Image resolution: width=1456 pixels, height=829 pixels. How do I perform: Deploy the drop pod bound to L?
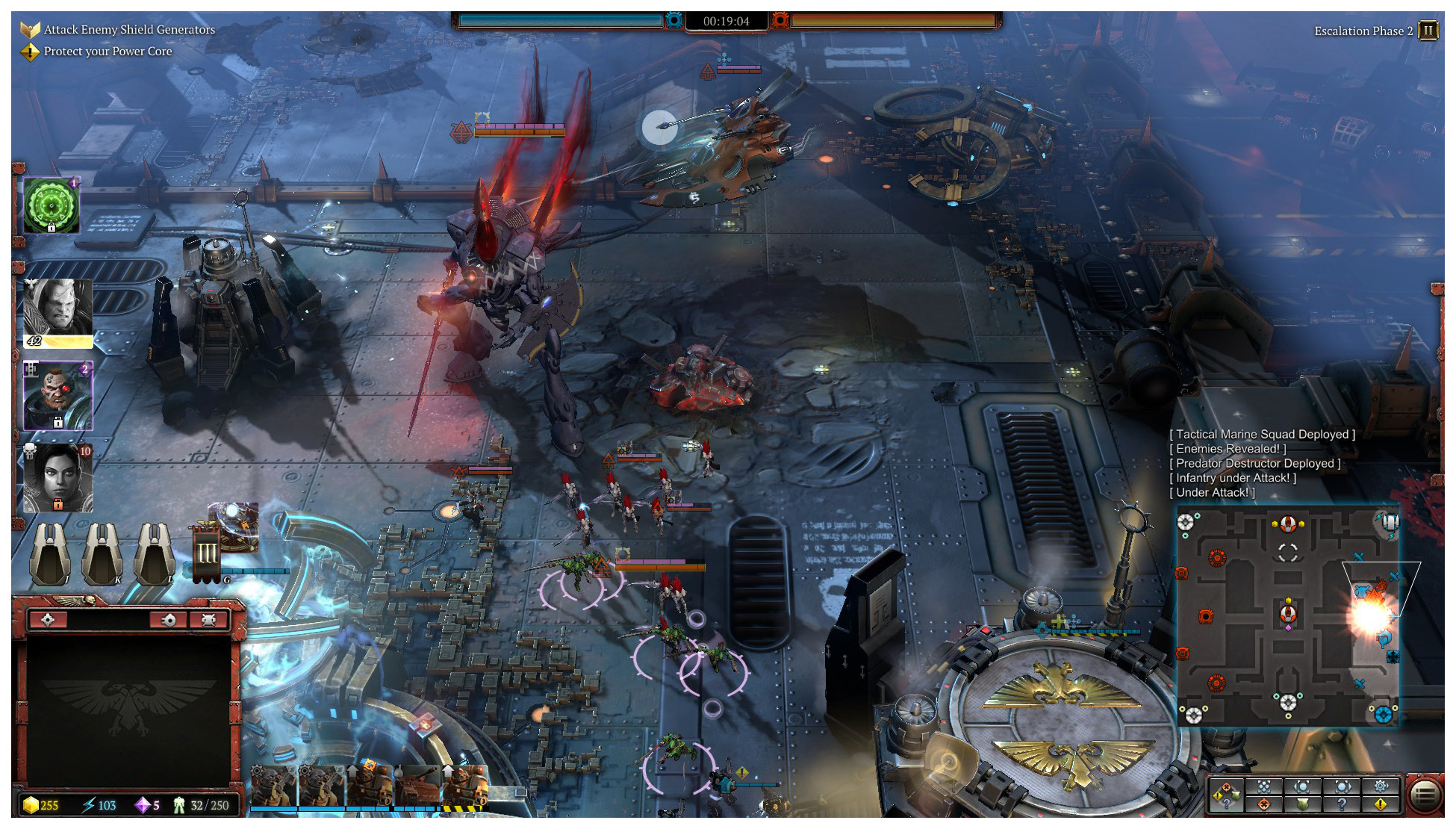[155, 553]
